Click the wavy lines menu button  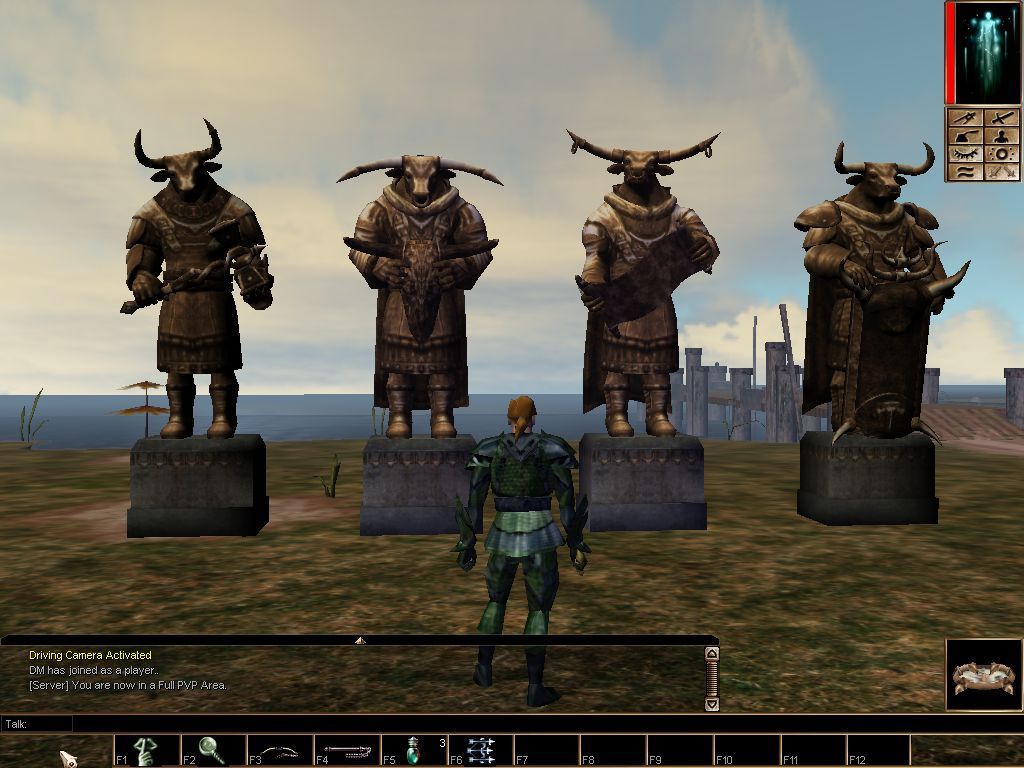965,172
